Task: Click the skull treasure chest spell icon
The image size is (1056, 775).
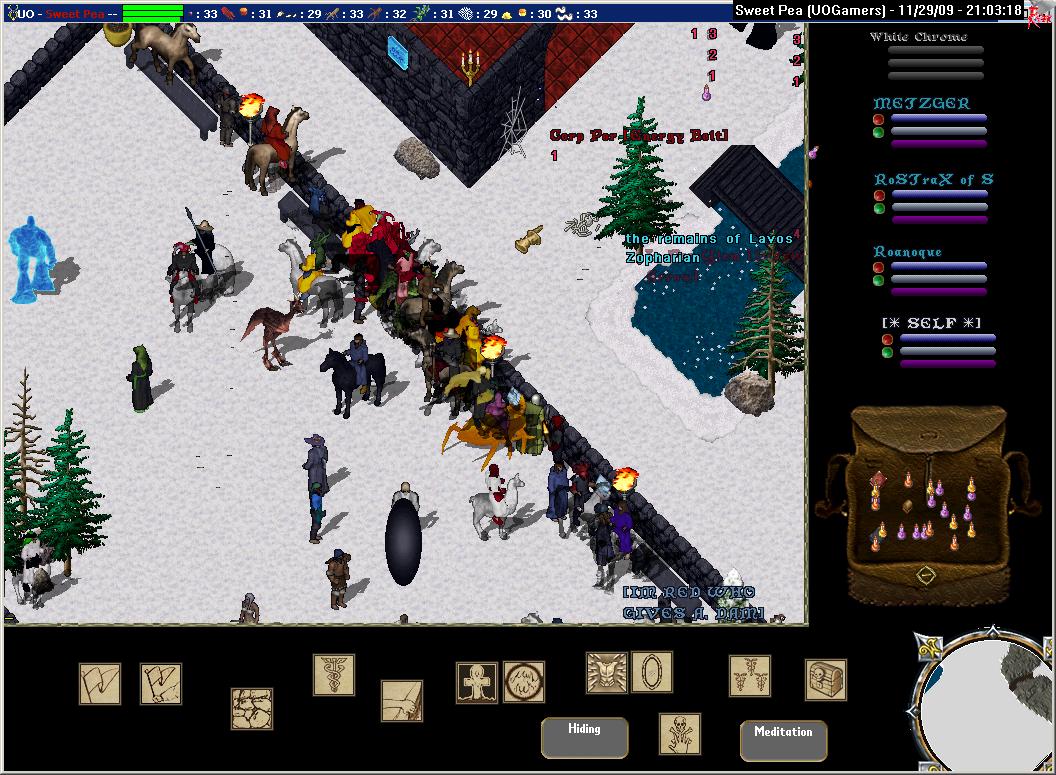Action: tap(825, 680)
